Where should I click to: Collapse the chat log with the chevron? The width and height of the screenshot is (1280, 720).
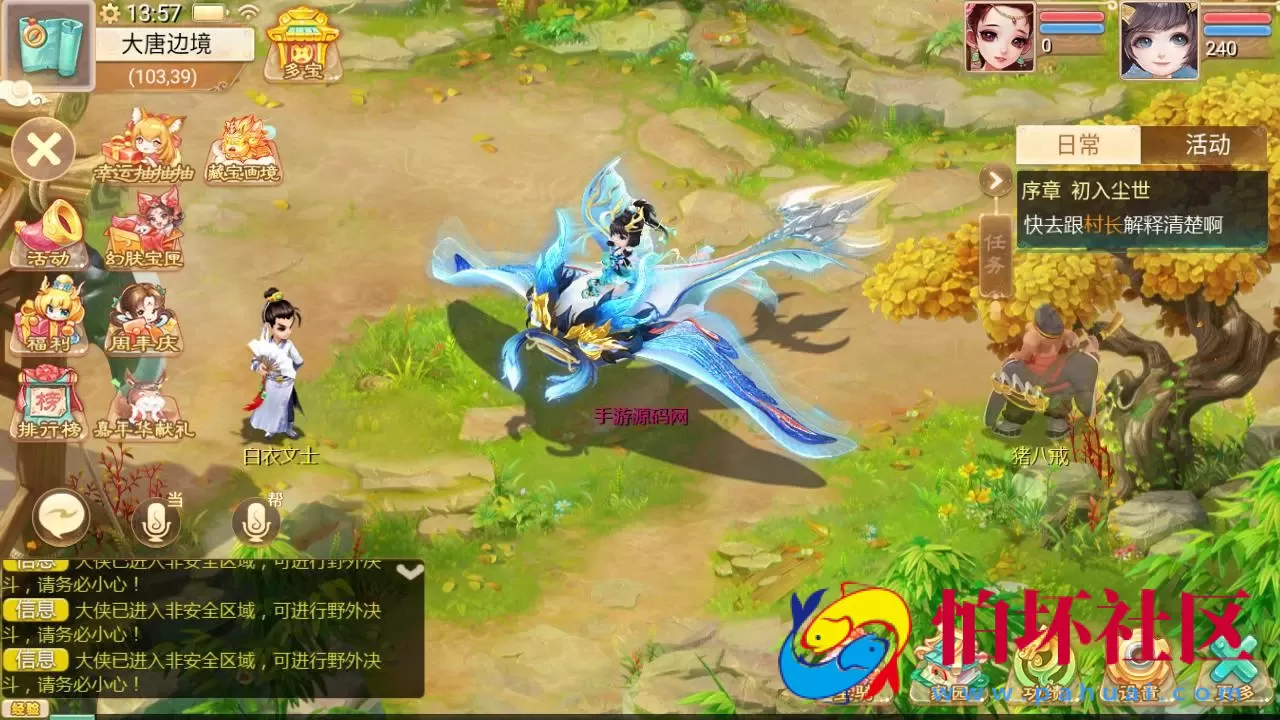coord(408,572)
